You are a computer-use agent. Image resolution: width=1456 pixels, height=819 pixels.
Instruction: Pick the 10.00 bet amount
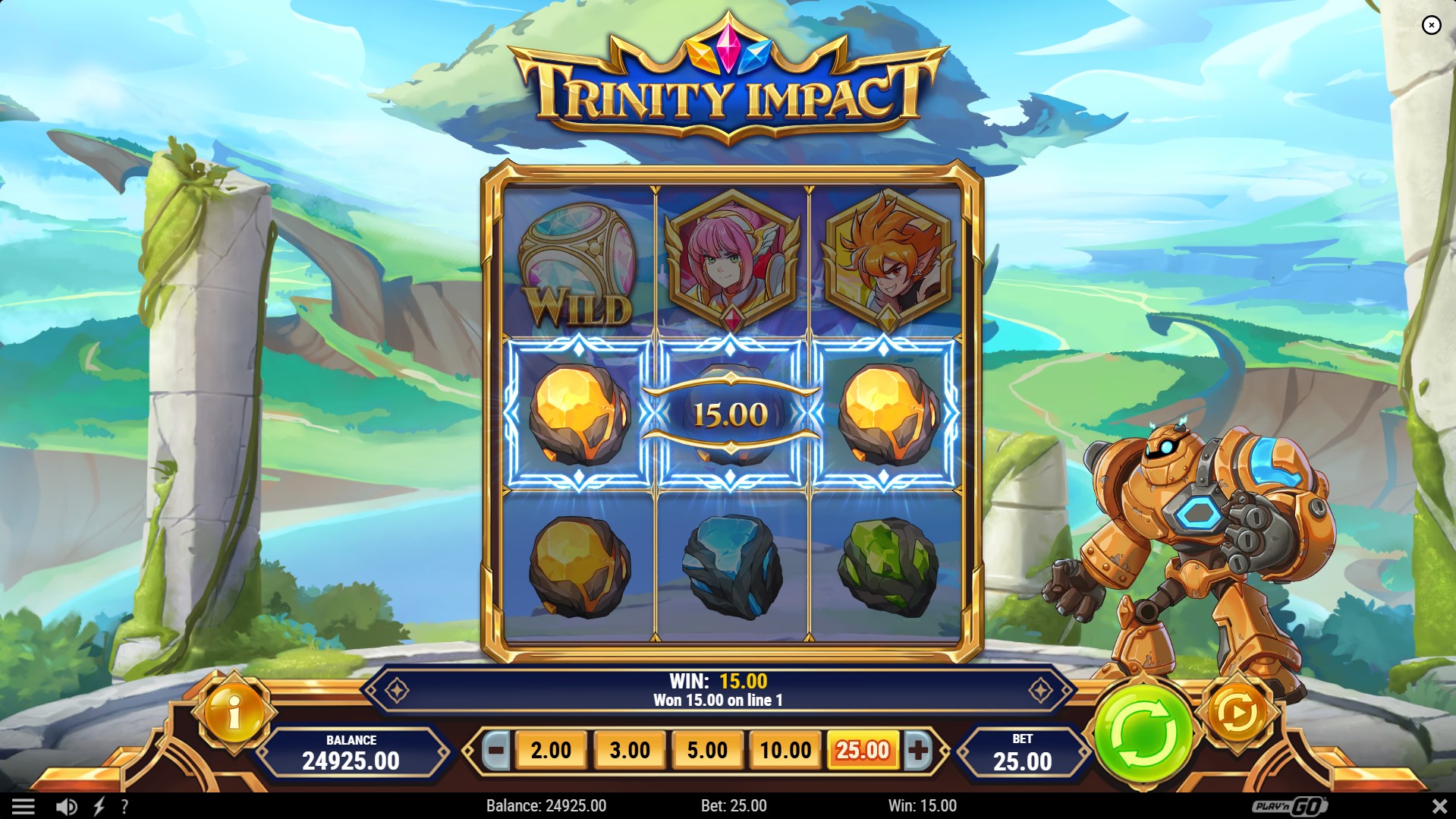[785, 751]
